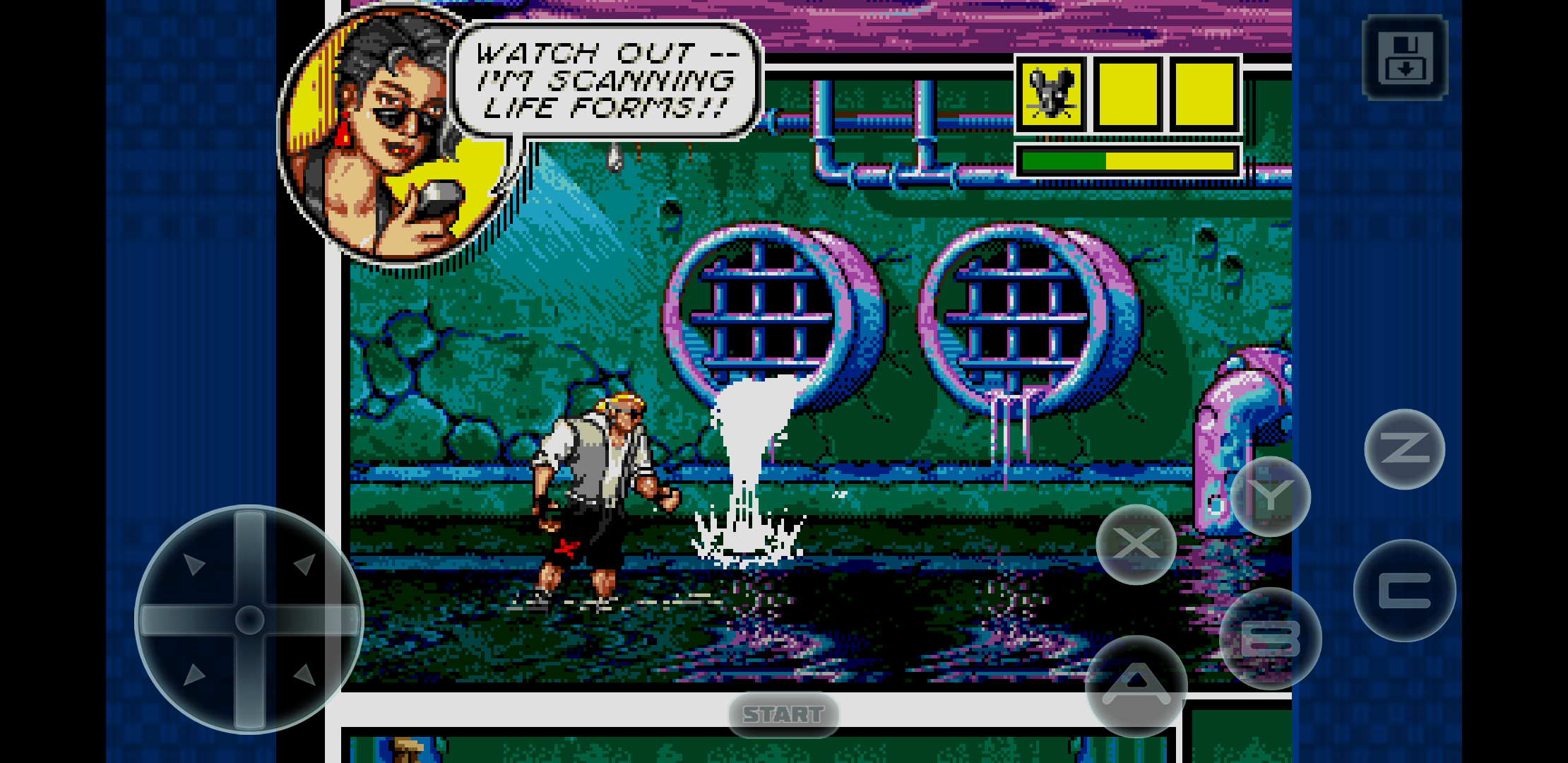Viewport: 1568px width, 763px height.
Task: Select the Roadkill rat inventory slot
Action: (1051, 94)
